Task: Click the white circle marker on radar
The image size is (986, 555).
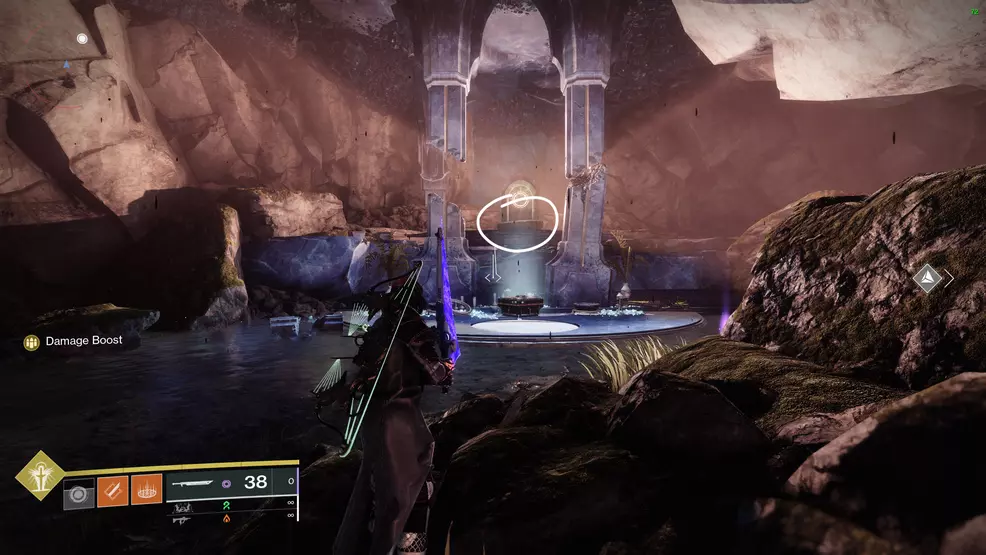Action: (x=82, y=39)
